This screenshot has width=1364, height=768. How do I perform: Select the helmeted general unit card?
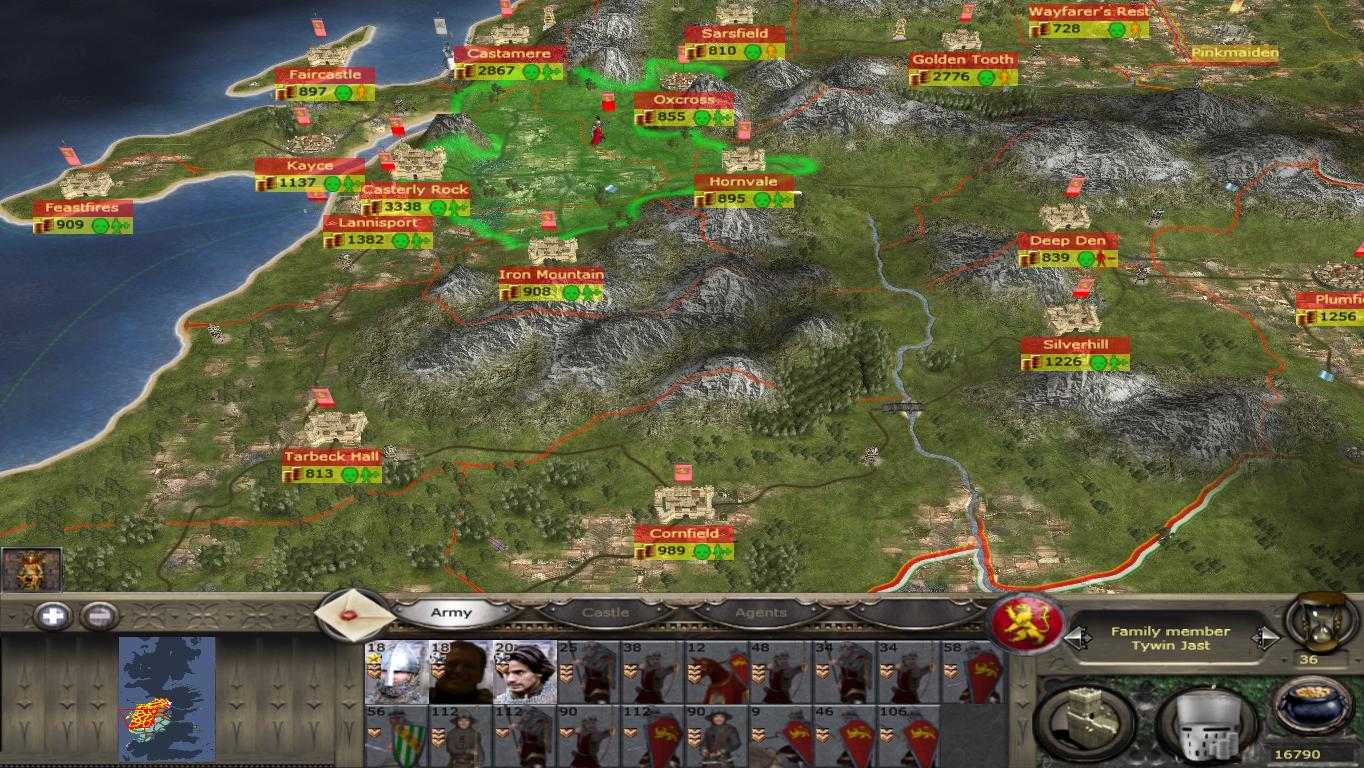click(x=396, y=672)
